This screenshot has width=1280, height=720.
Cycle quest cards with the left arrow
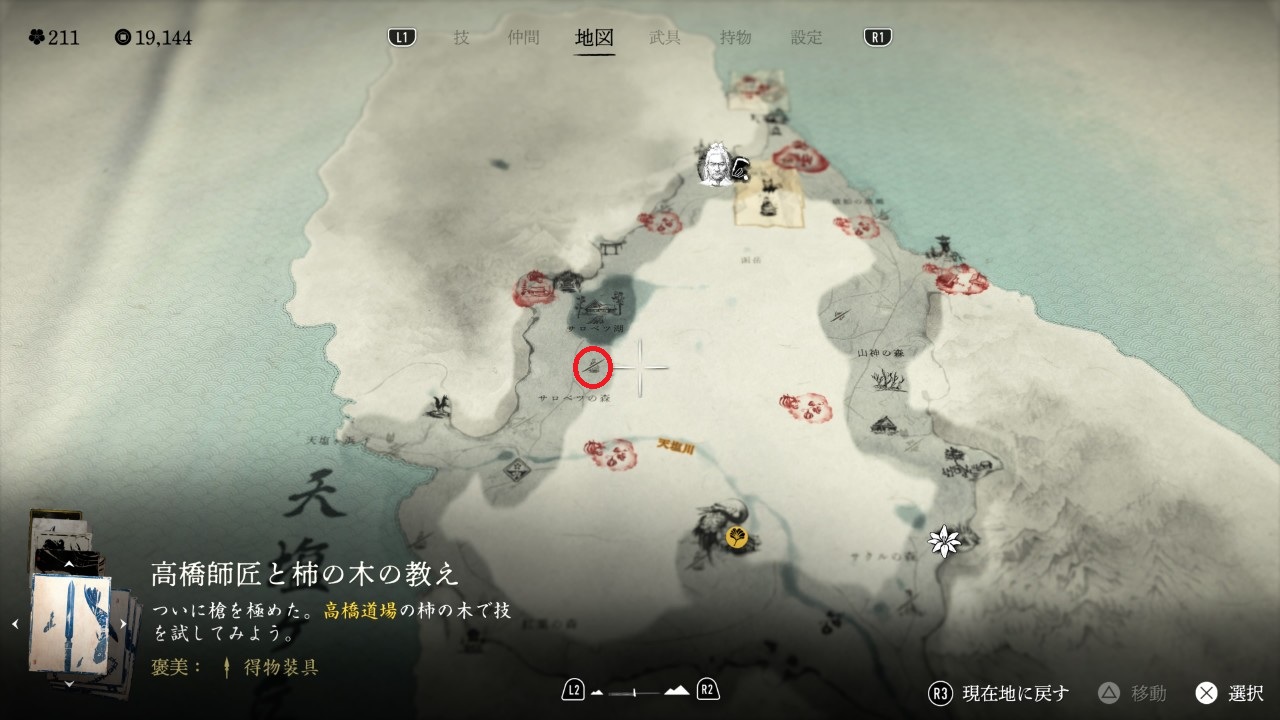pos(15,624)
